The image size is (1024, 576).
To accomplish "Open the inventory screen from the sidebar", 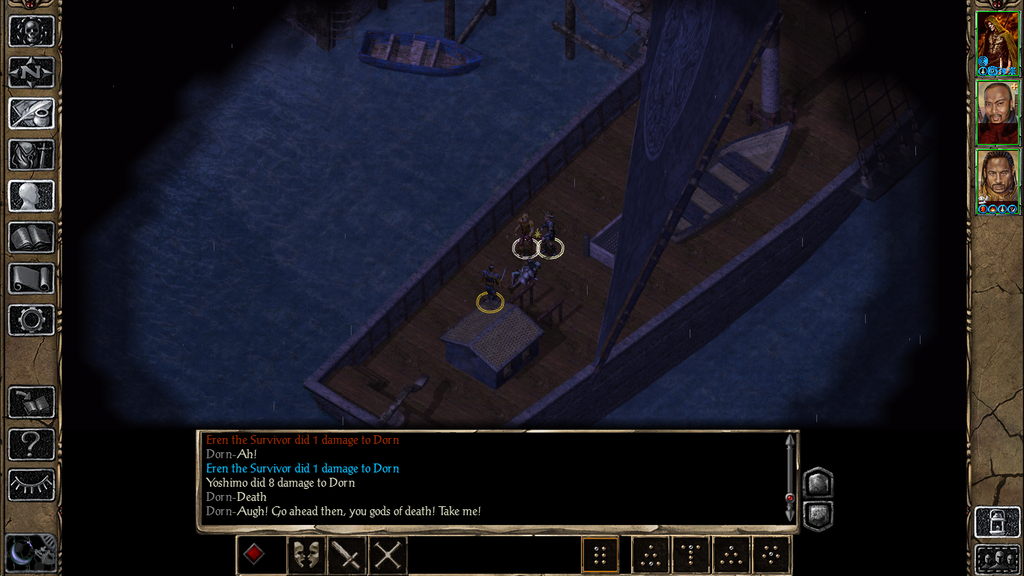I will 31,155.
